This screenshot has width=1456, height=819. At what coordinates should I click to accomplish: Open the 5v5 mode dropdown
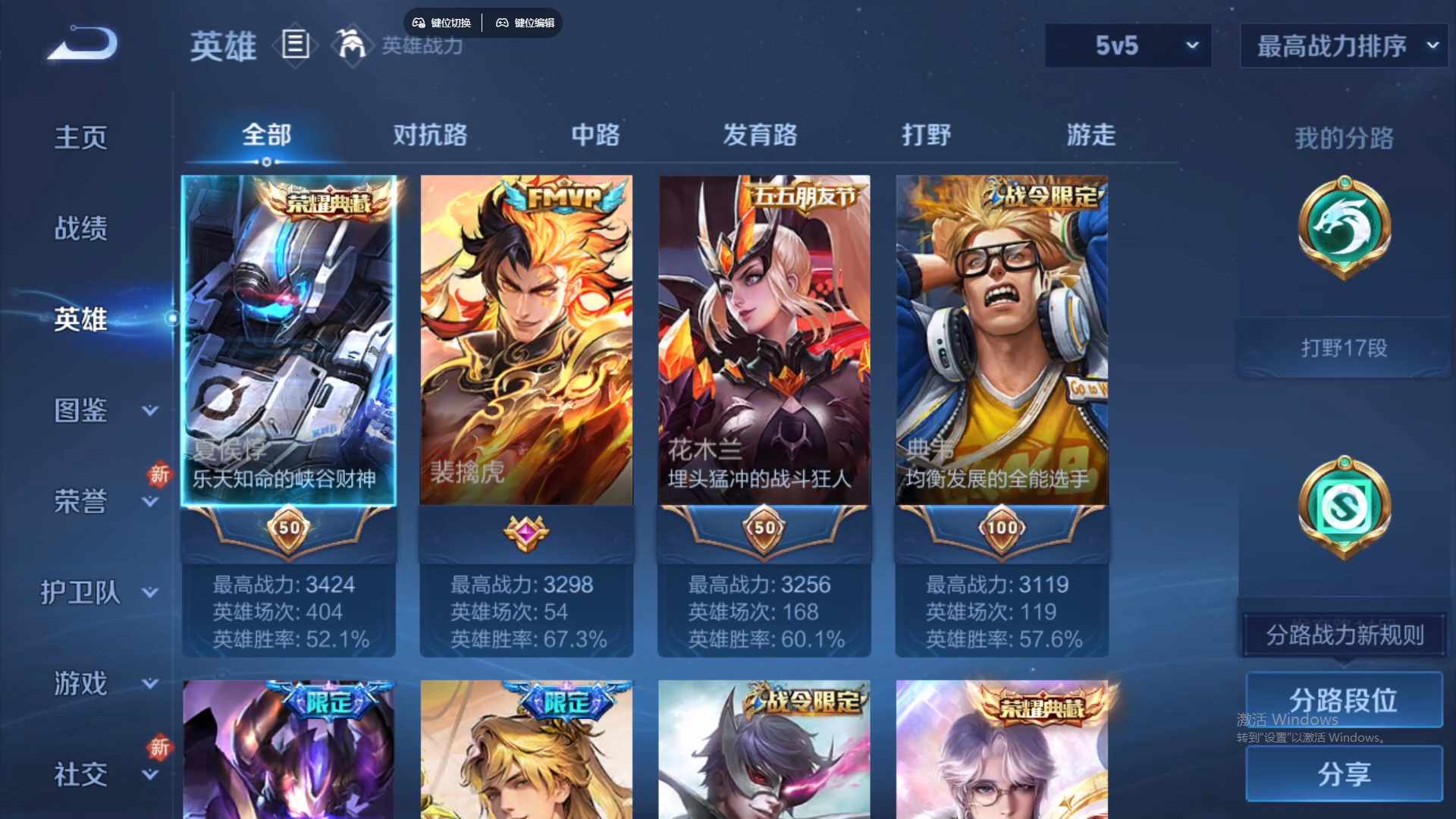pyautogui.click(x=1128, y=45)
